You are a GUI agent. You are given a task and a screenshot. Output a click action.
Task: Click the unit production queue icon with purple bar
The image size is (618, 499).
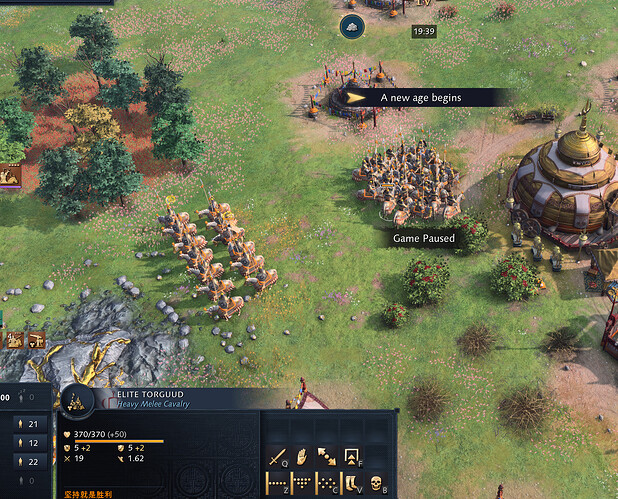10,176
